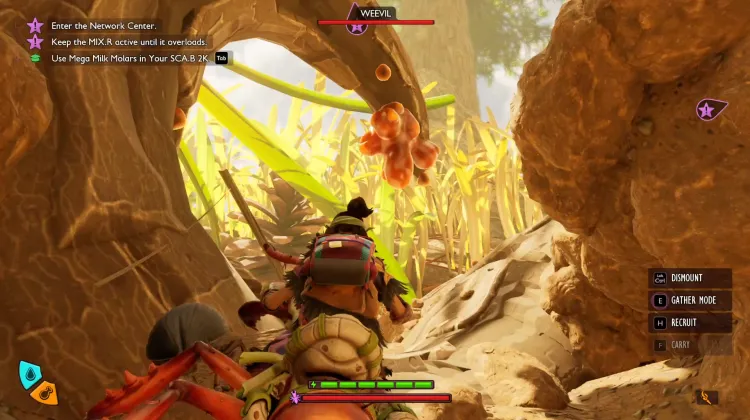Viewport: 750px width, 420px height.
Task: Click the blue water droplet thirst icon
Action: point(30,373)
